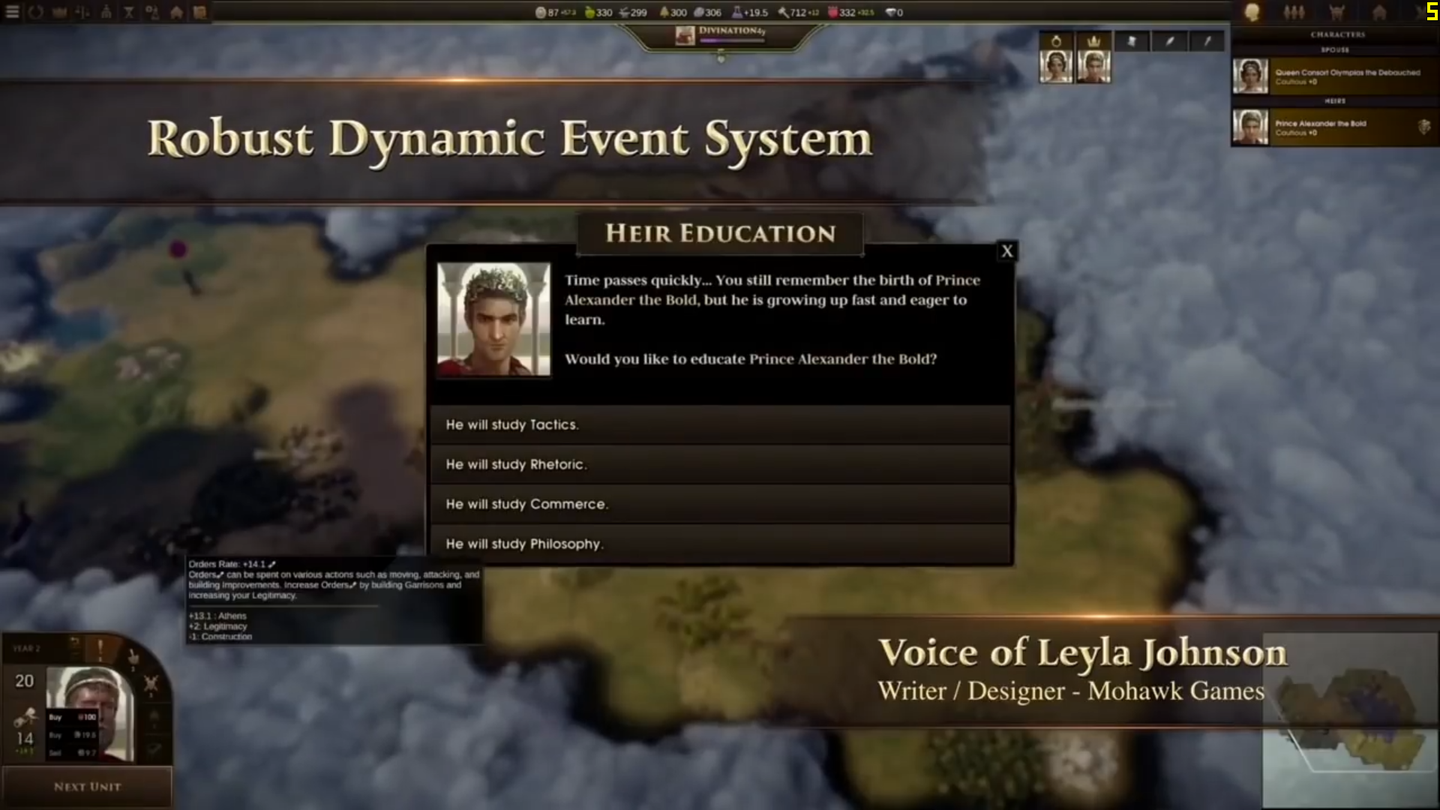Image resolution: width=1440 pixels, height=810 pixels.
Task: Click the Next Unit button
Action: (87, 787)
